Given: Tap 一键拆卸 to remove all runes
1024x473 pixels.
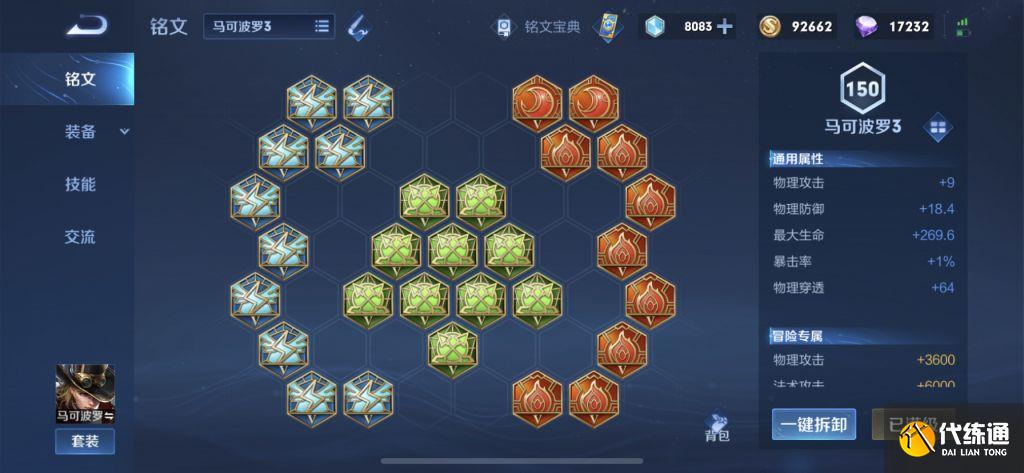Looking at the screenshot, I should [814, 425].
